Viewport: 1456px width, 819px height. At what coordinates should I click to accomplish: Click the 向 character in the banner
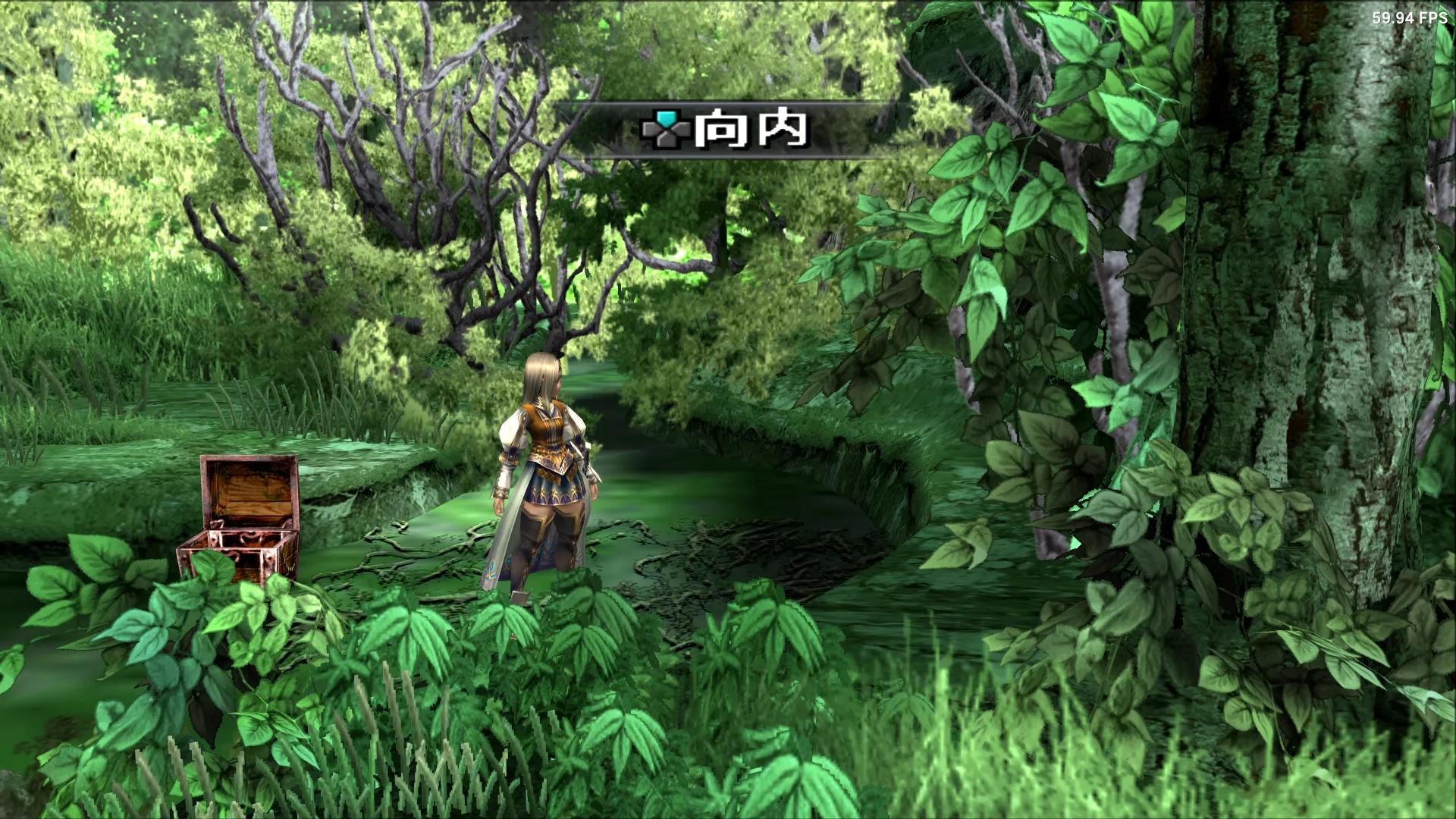click(x=721, y=129)
